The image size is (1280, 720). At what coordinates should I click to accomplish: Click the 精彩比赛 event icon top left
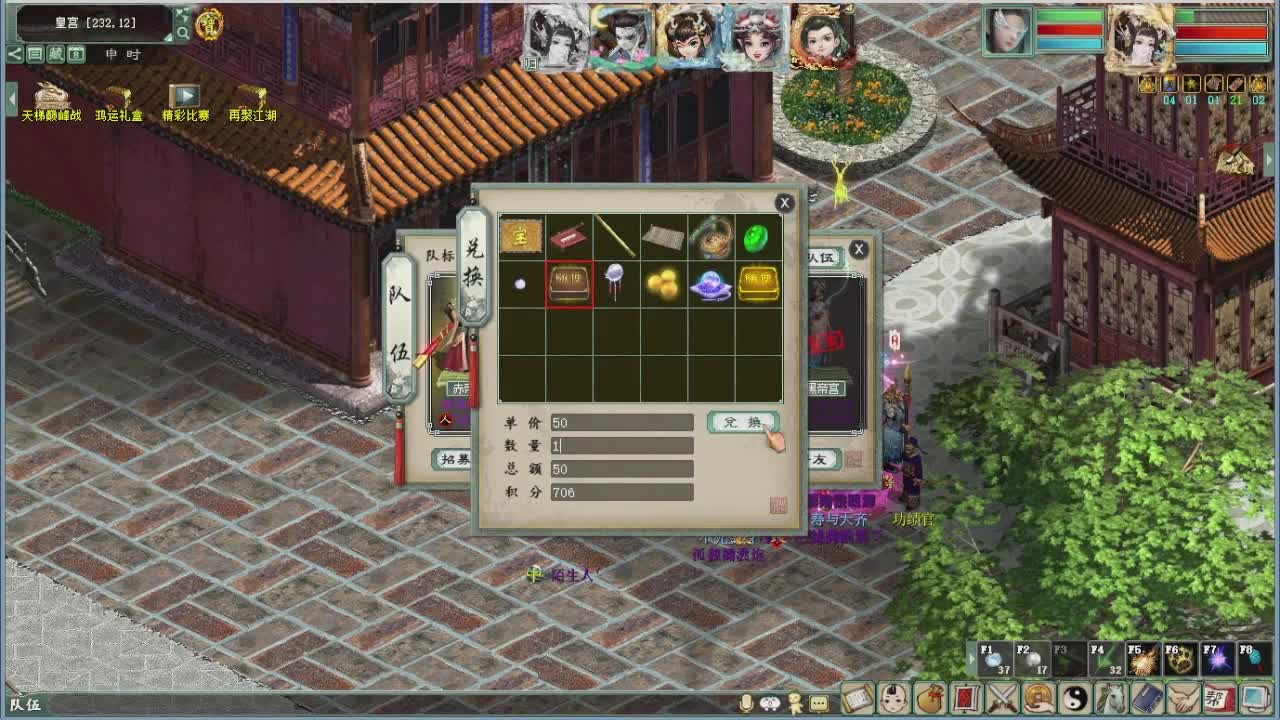(186, 95)
